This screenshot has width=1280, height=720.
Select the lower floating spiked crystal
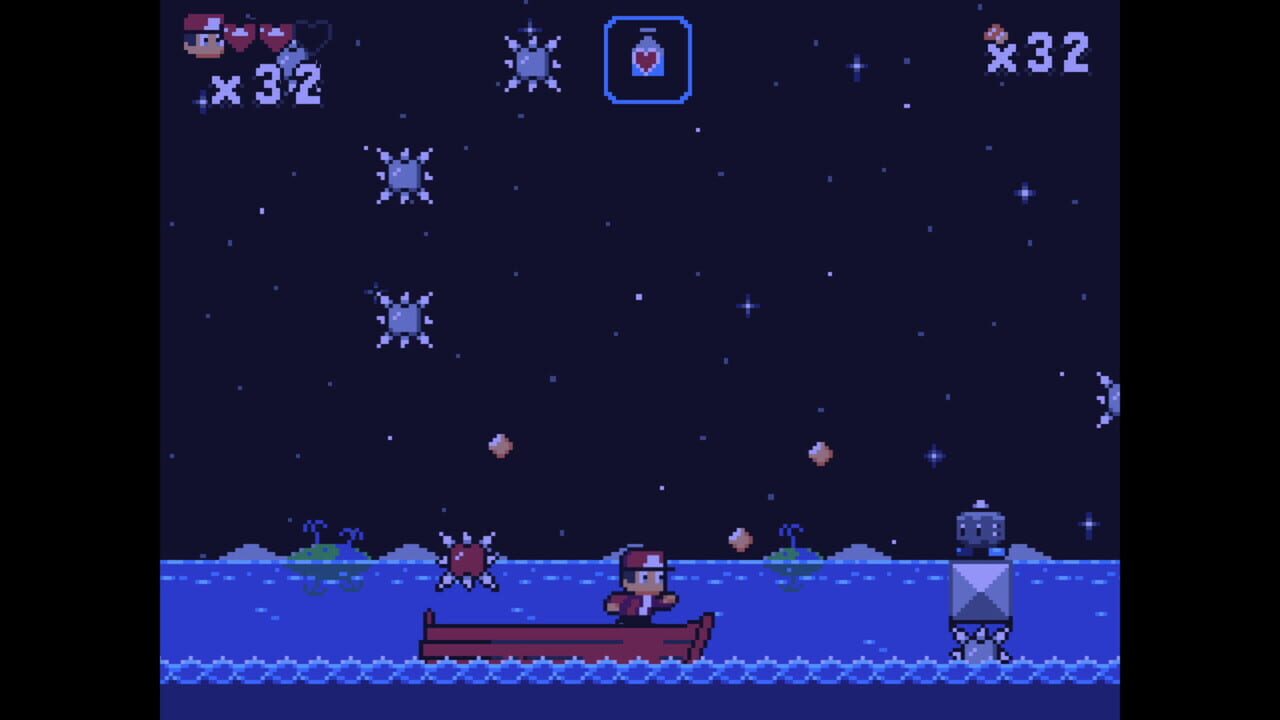coord(404,318)
